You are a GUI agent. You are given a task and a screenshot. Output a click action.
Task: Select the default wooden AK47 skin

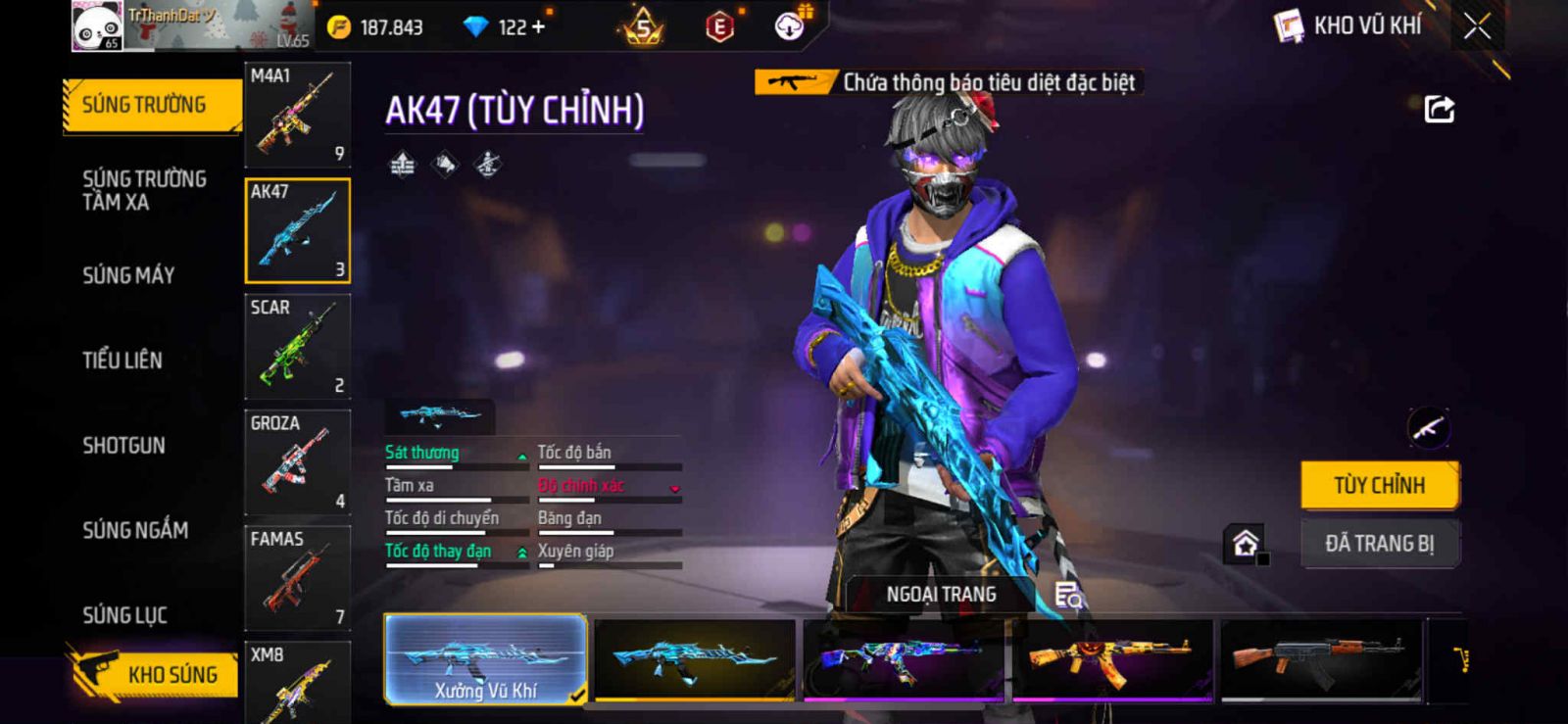click(1320, 659)
